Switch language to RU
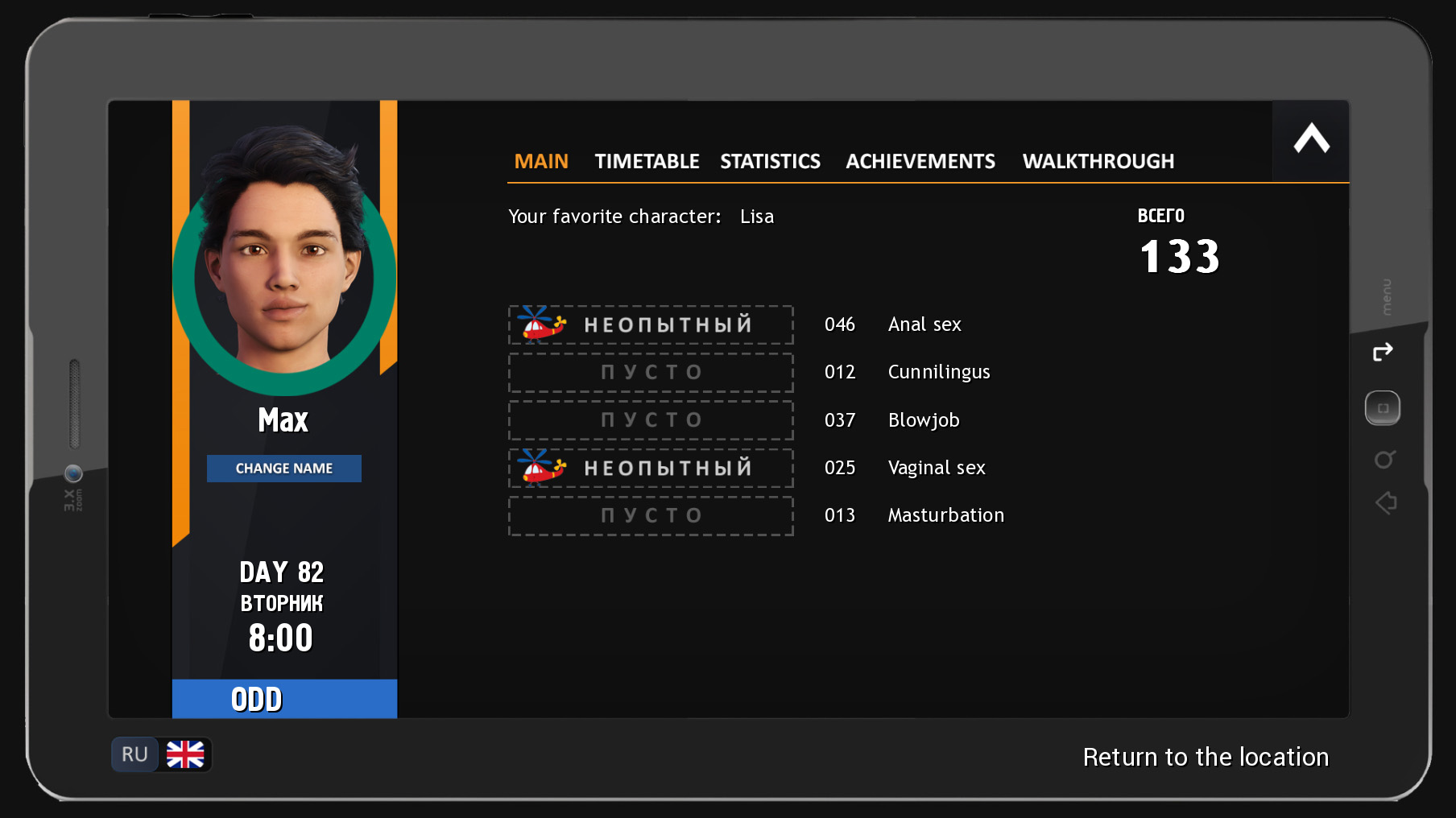Viewport: 1456px width, 818px height. click(x=134, y=754)
